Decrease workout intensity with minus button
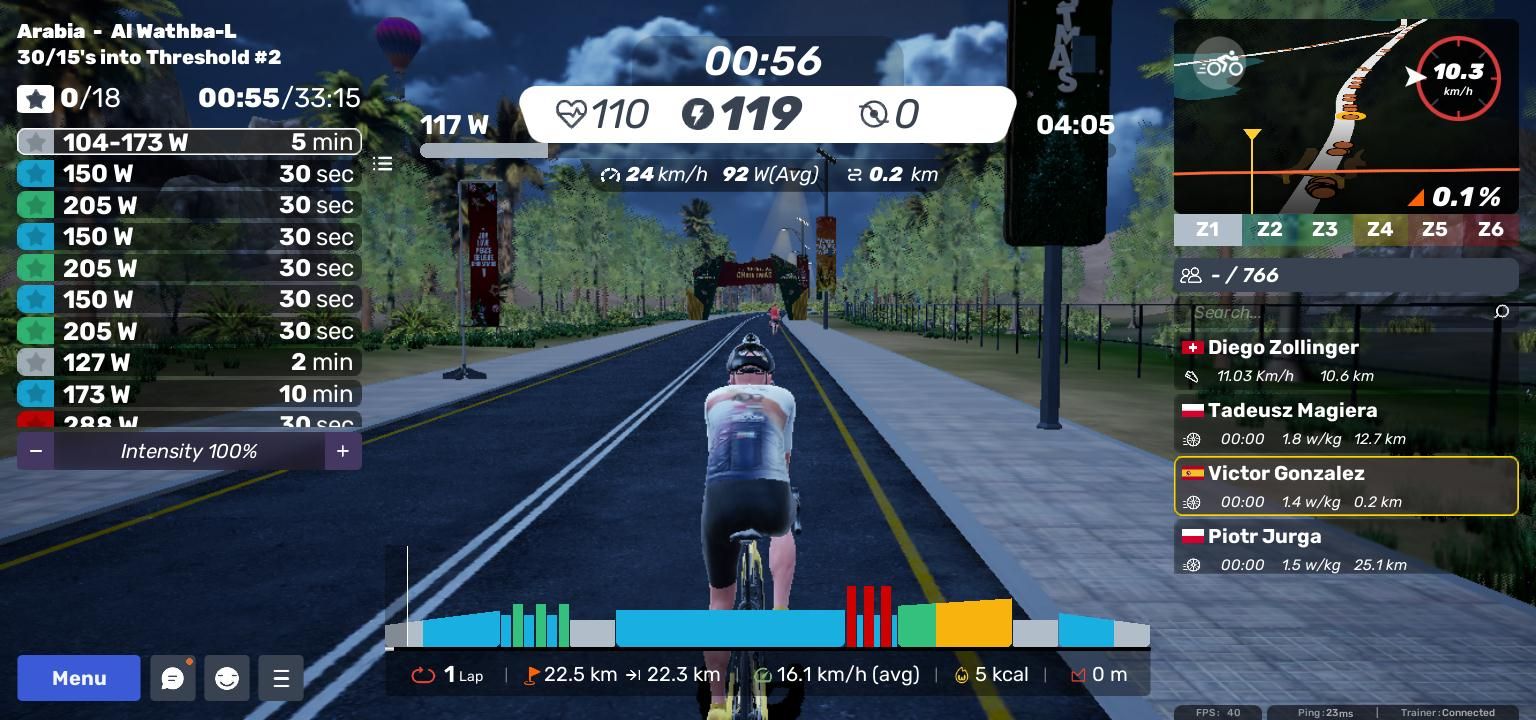Screen dimensions: 1536x720 (36, 451)
